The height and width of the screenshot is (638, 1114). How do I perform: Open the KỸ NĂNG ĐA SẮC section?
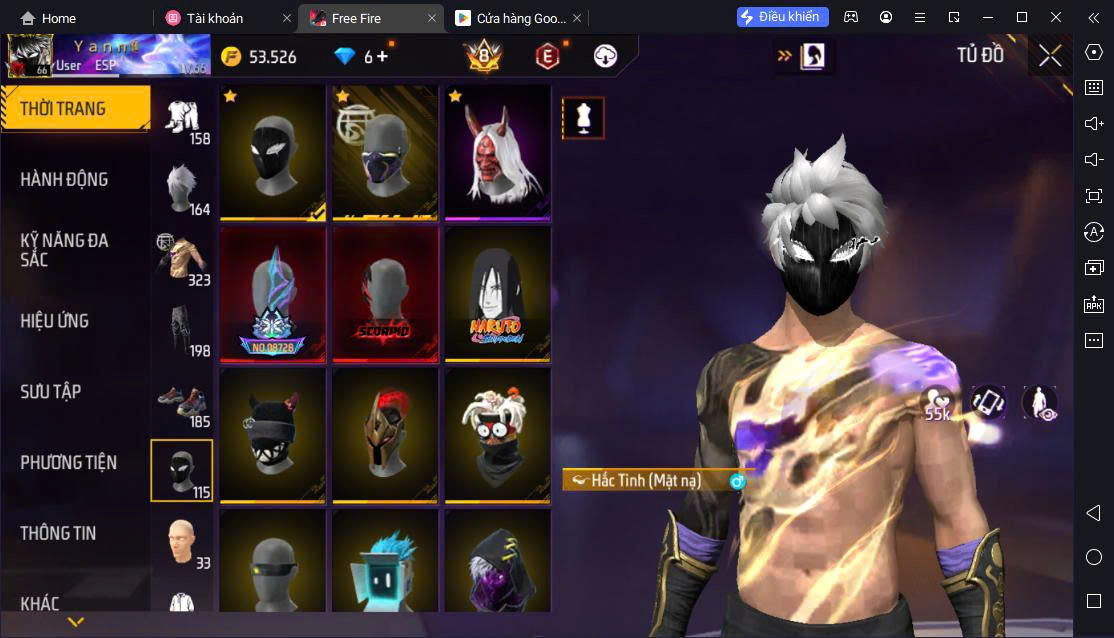click(64, 250)
